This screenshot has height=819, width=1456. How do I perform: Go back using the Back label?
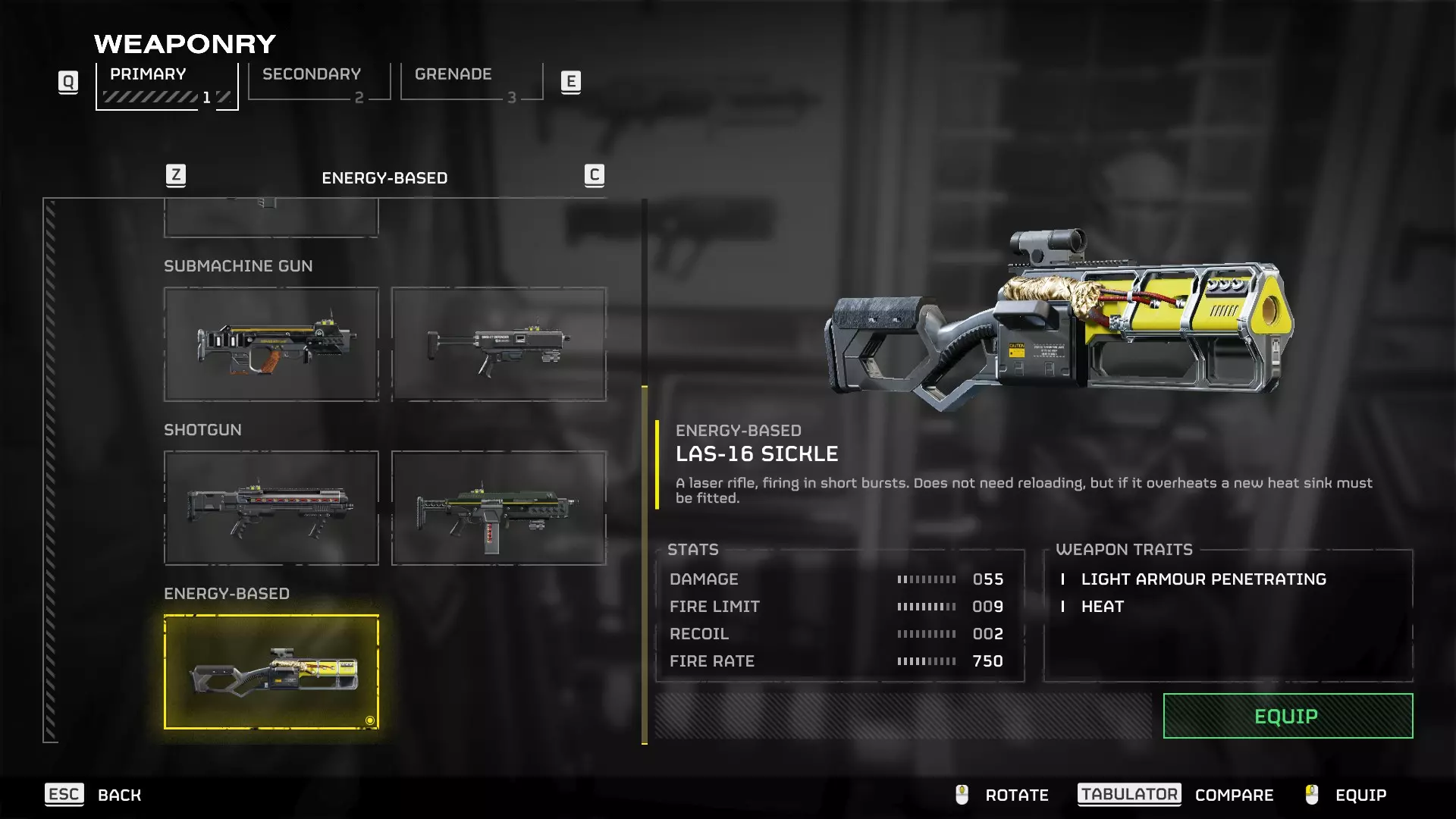[x=119, y=795]
